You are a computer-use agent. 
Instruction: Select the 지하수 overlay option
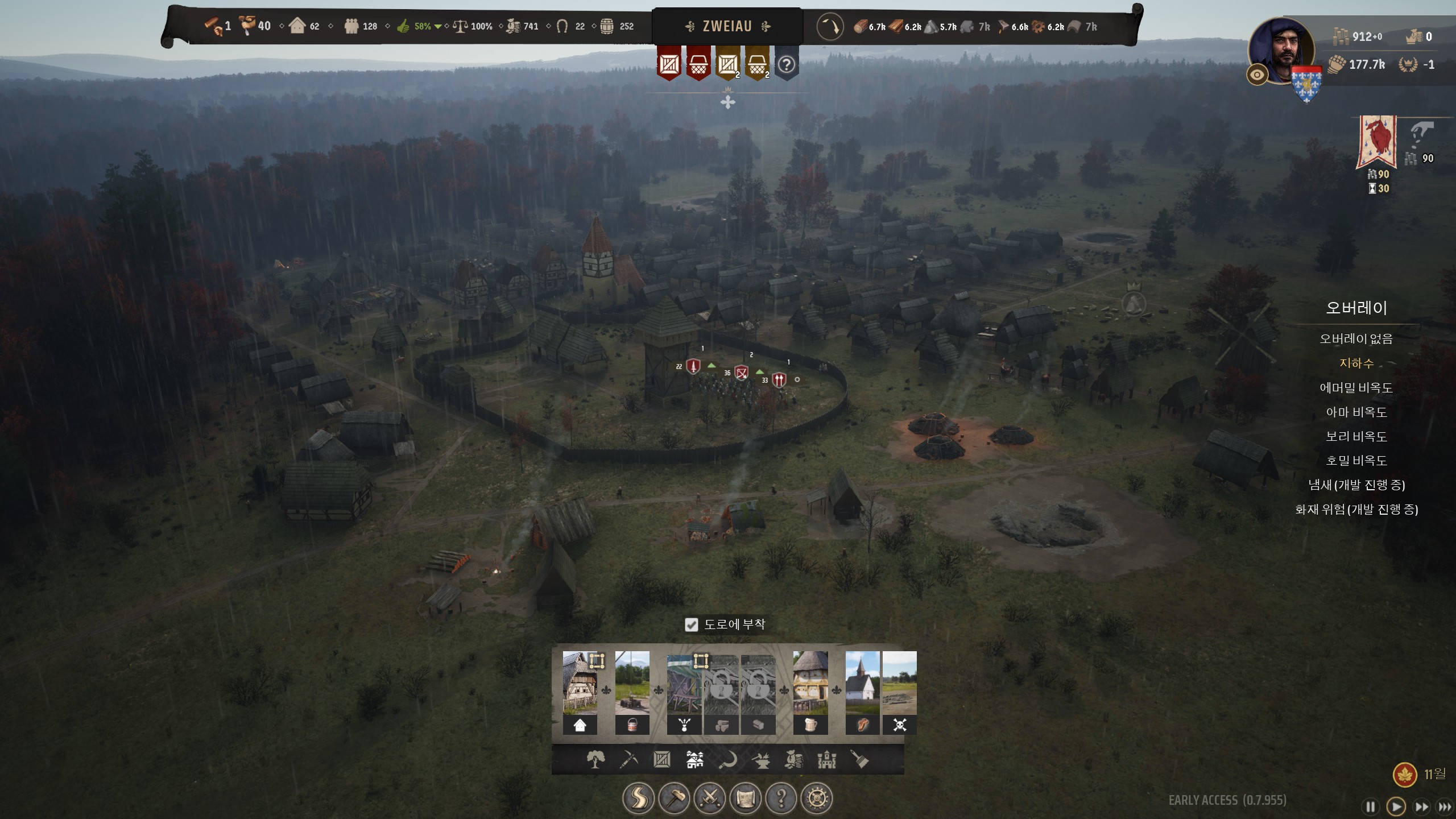click(1356, 363)
